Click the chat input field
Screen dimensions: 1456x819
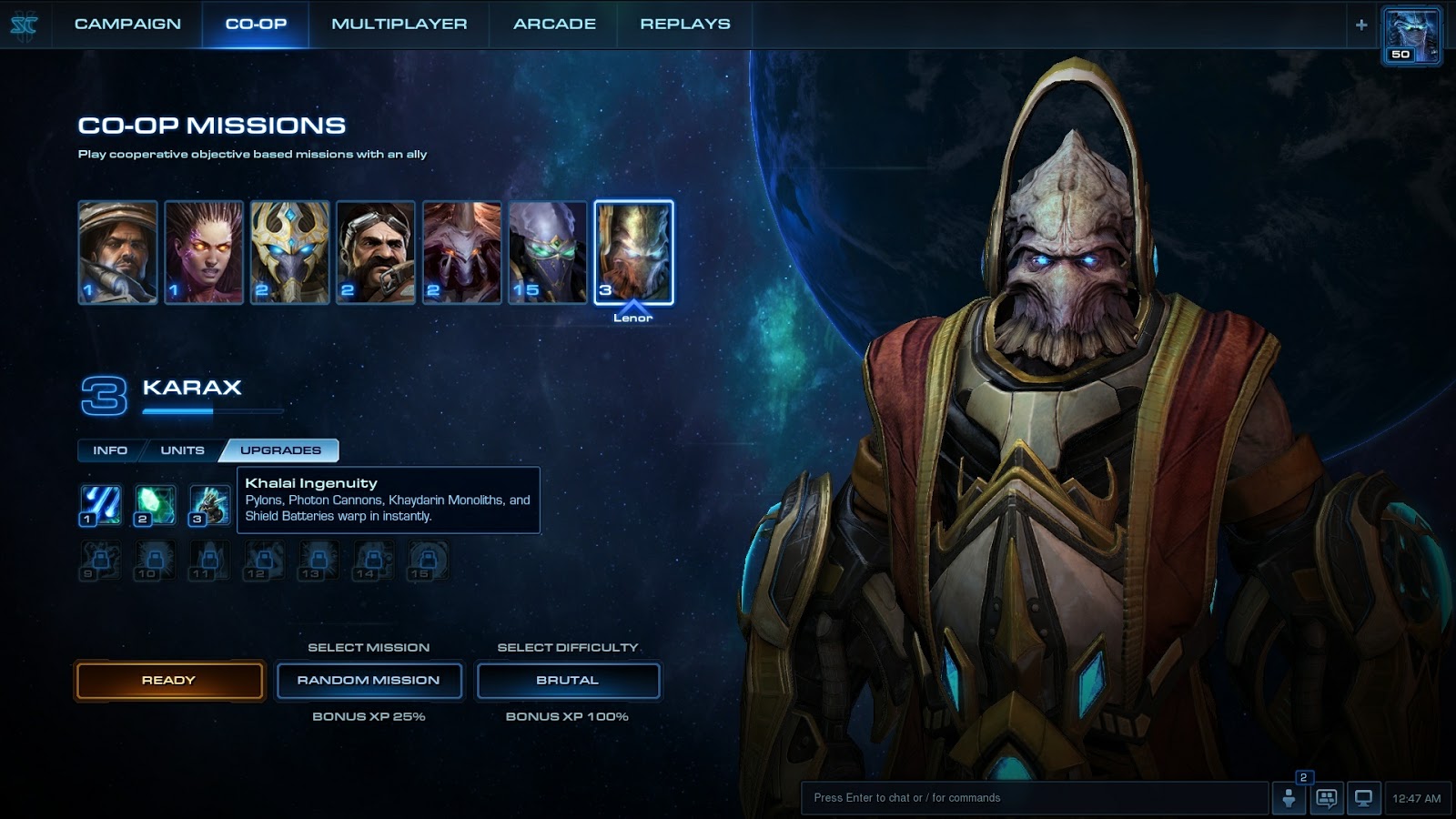pyautogui.click(x=1028, y=797)
